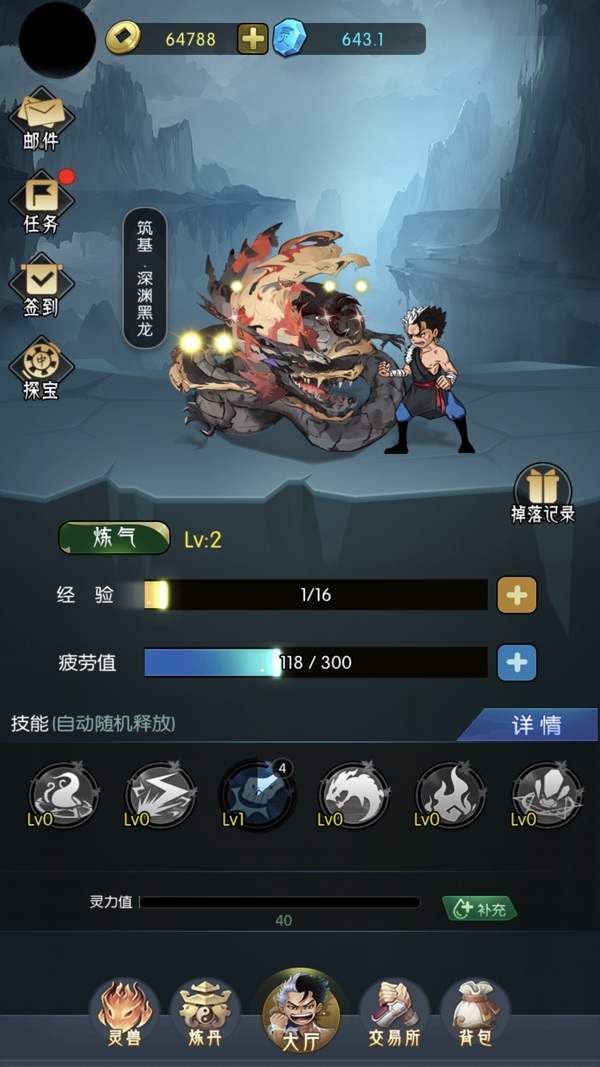
Task: Open the 背包 backpack tab
Action: tap(475, 1011)
